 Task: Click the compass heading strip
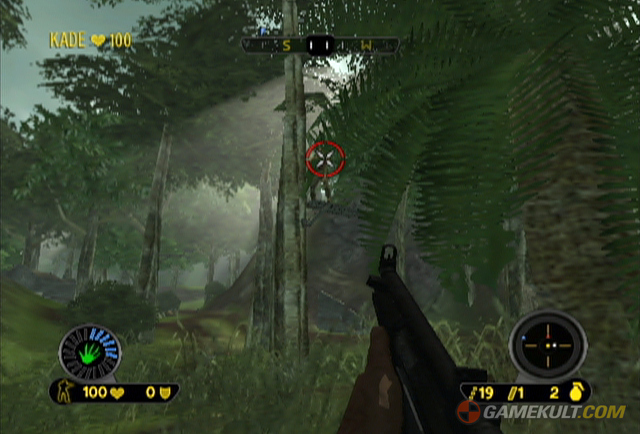tap(320, 45)
